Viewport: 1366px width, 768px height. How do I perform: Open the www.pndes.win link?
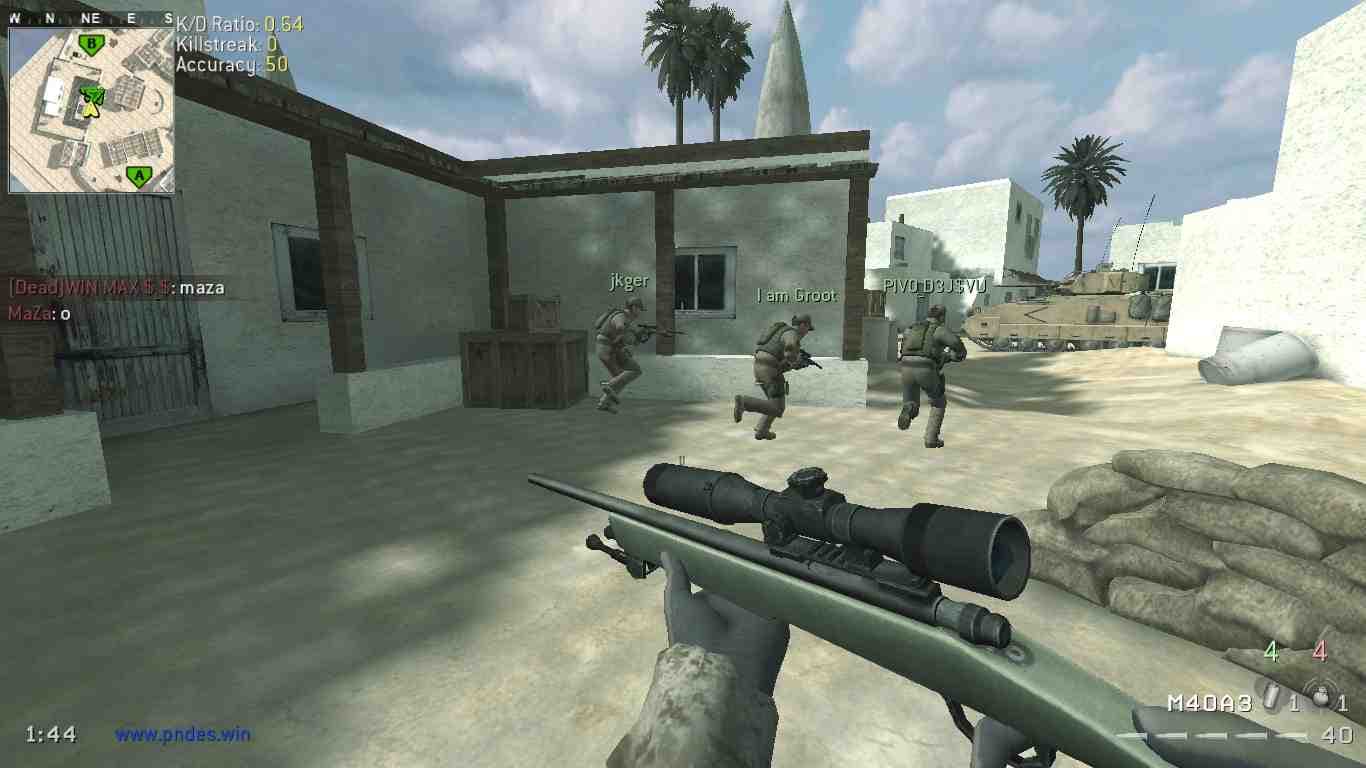coord(182,734)
